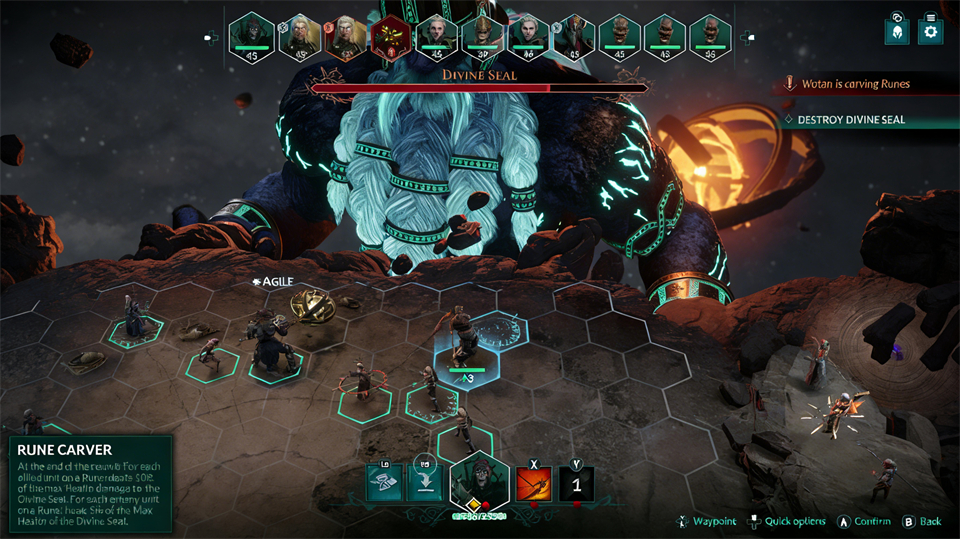This screenshot has height=539, width=960.
Task: Activate the orange weapon attack ability
Action: click(533, 484)
